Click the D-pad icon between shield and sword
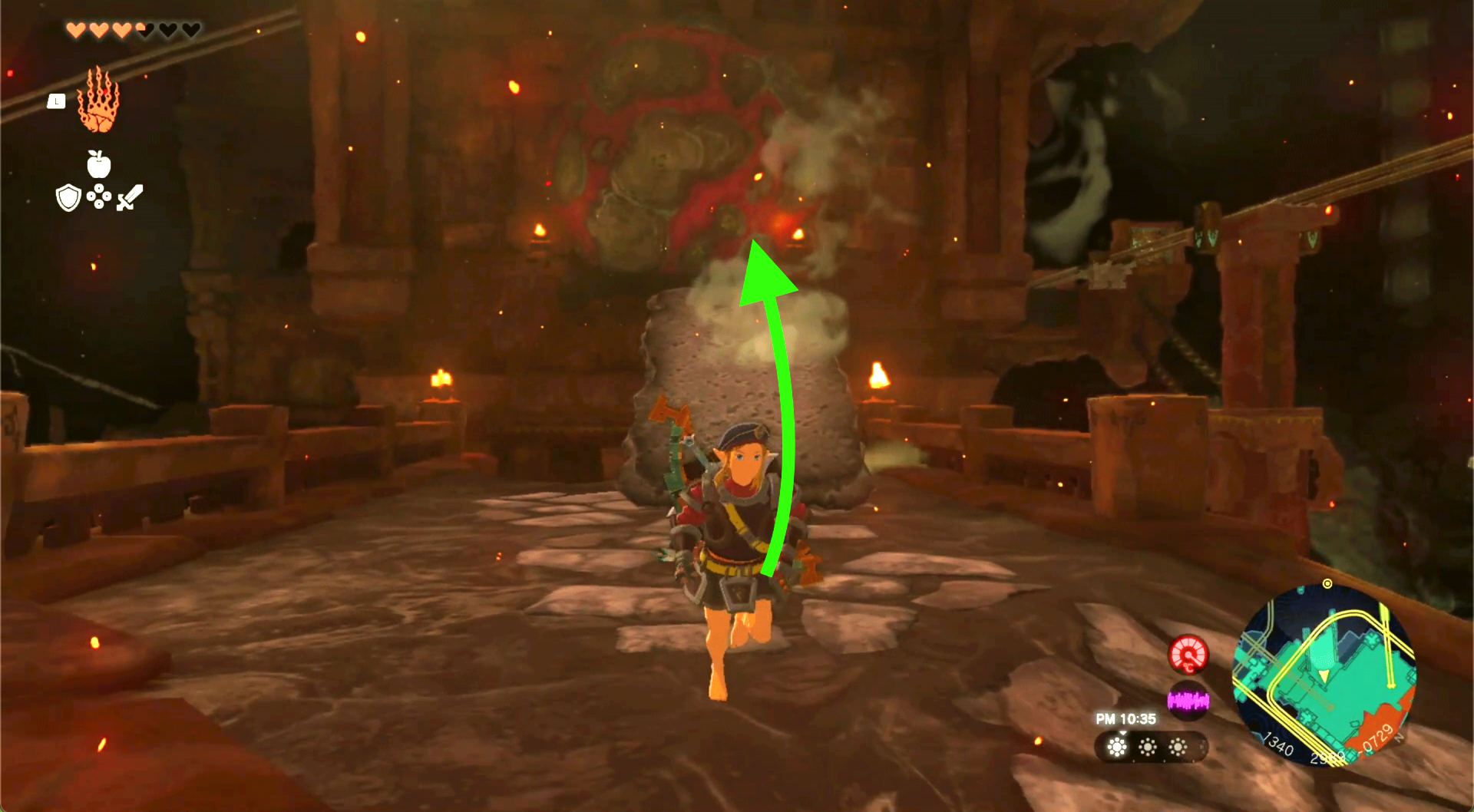The width and height of the screenshot is (1474, 812). [98, 196]
